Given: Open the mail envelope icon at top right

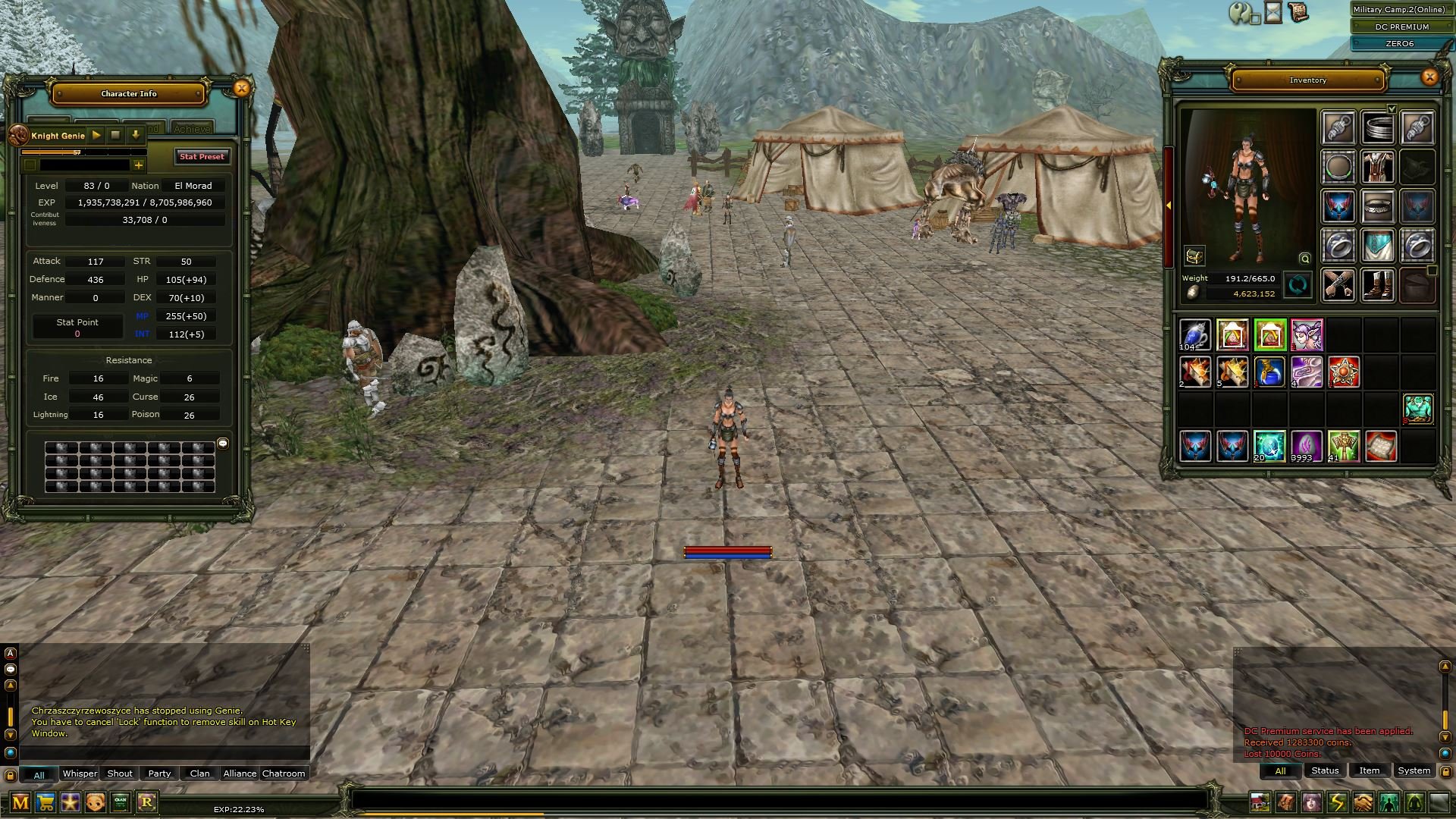Looking at the screenshot, I should [1272, 12].
